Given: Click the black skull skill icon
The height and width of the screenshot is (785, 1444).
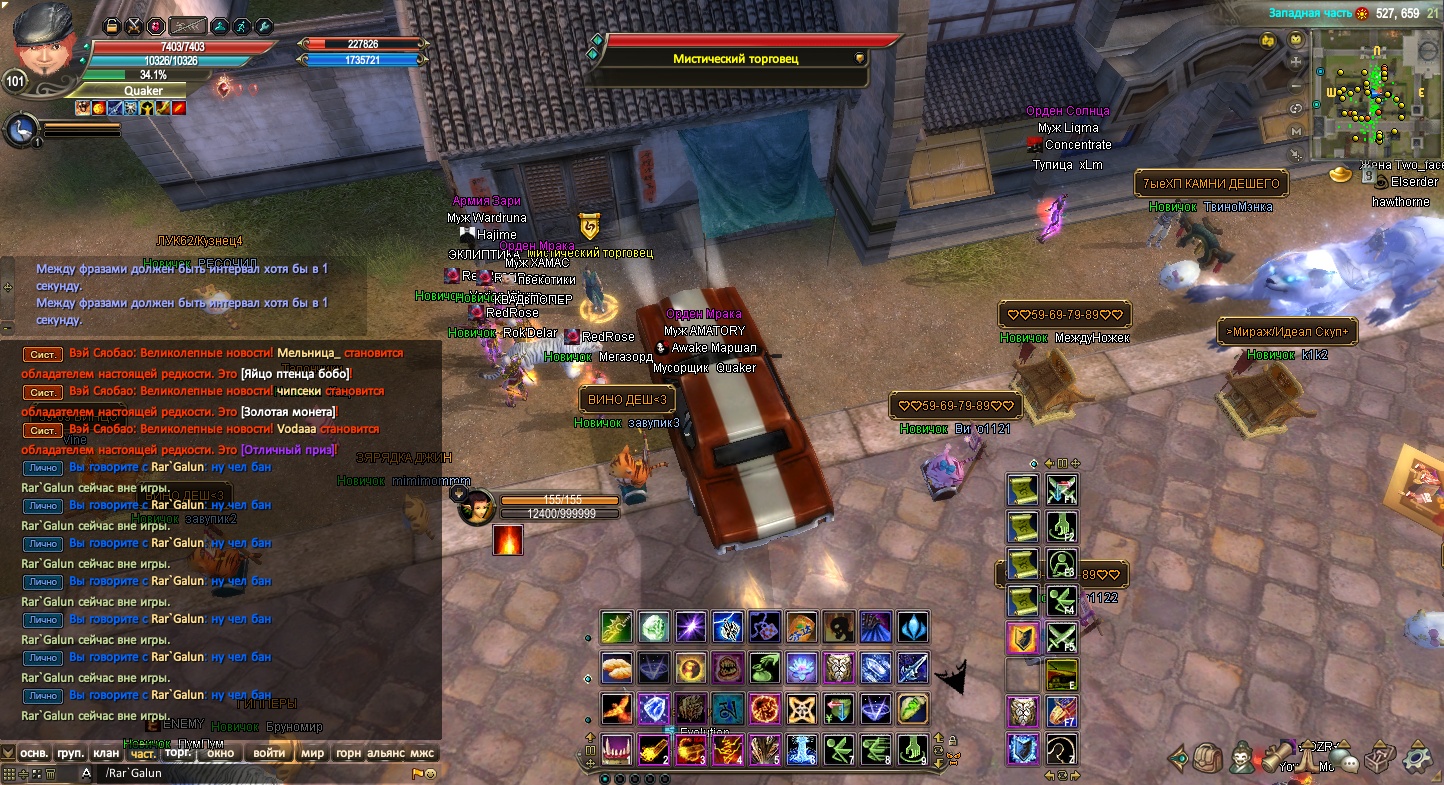Looking at the screenshot, I should point(838,628).
